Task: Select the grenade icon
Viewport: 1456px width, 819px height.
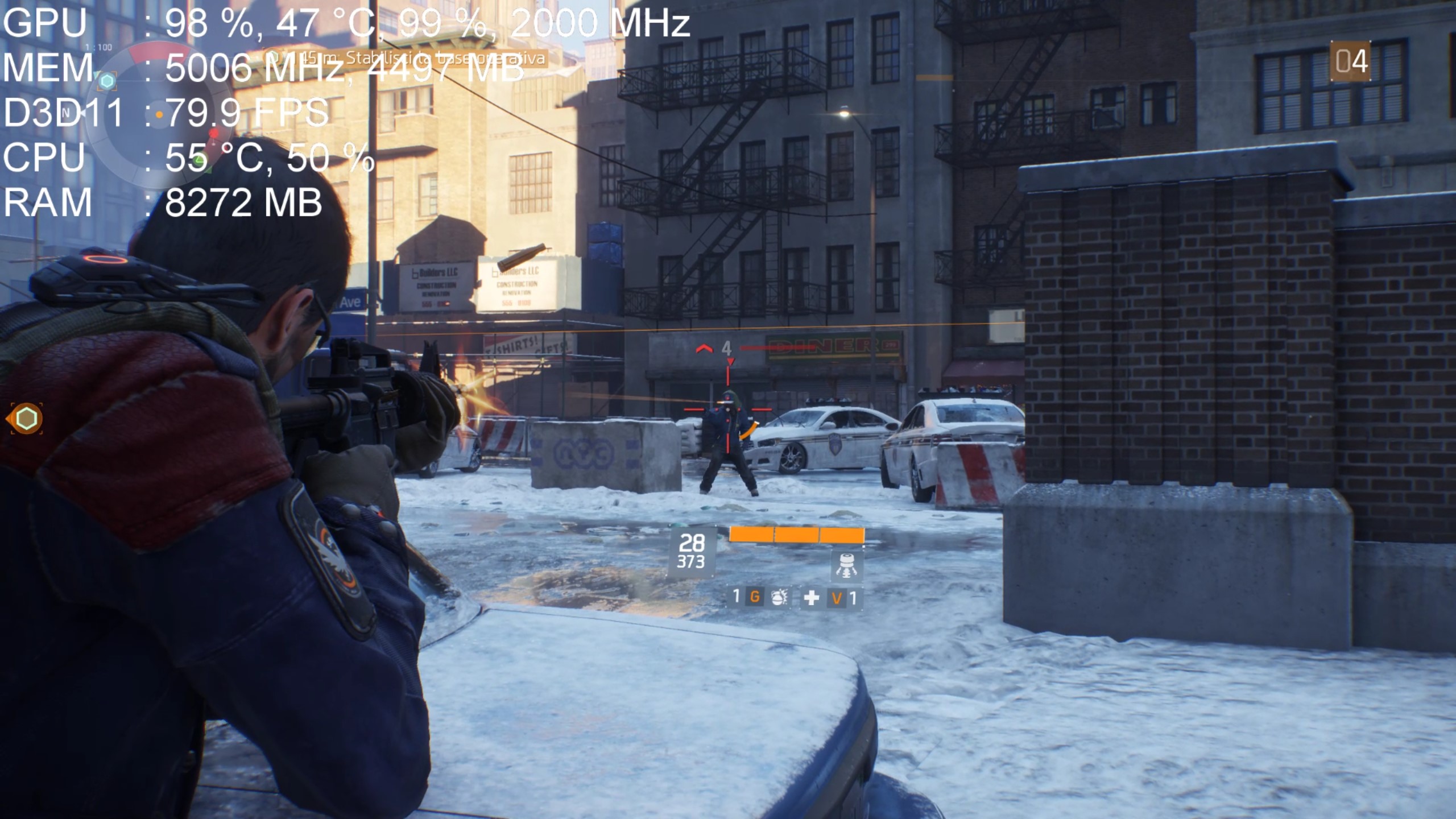Action: click(x=778, y=597)
